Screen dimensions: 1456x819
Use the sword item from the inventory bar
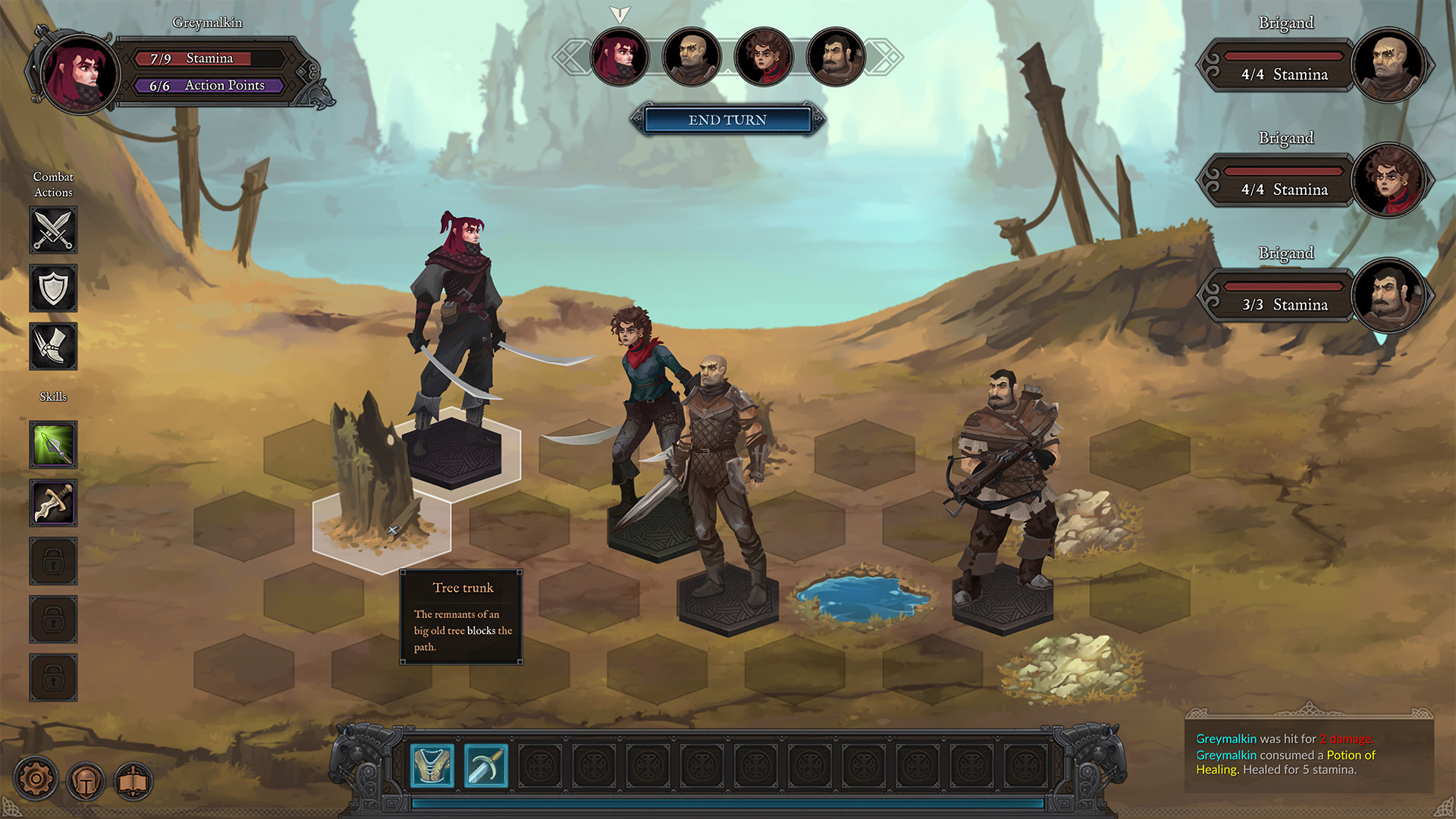point(487,766)
